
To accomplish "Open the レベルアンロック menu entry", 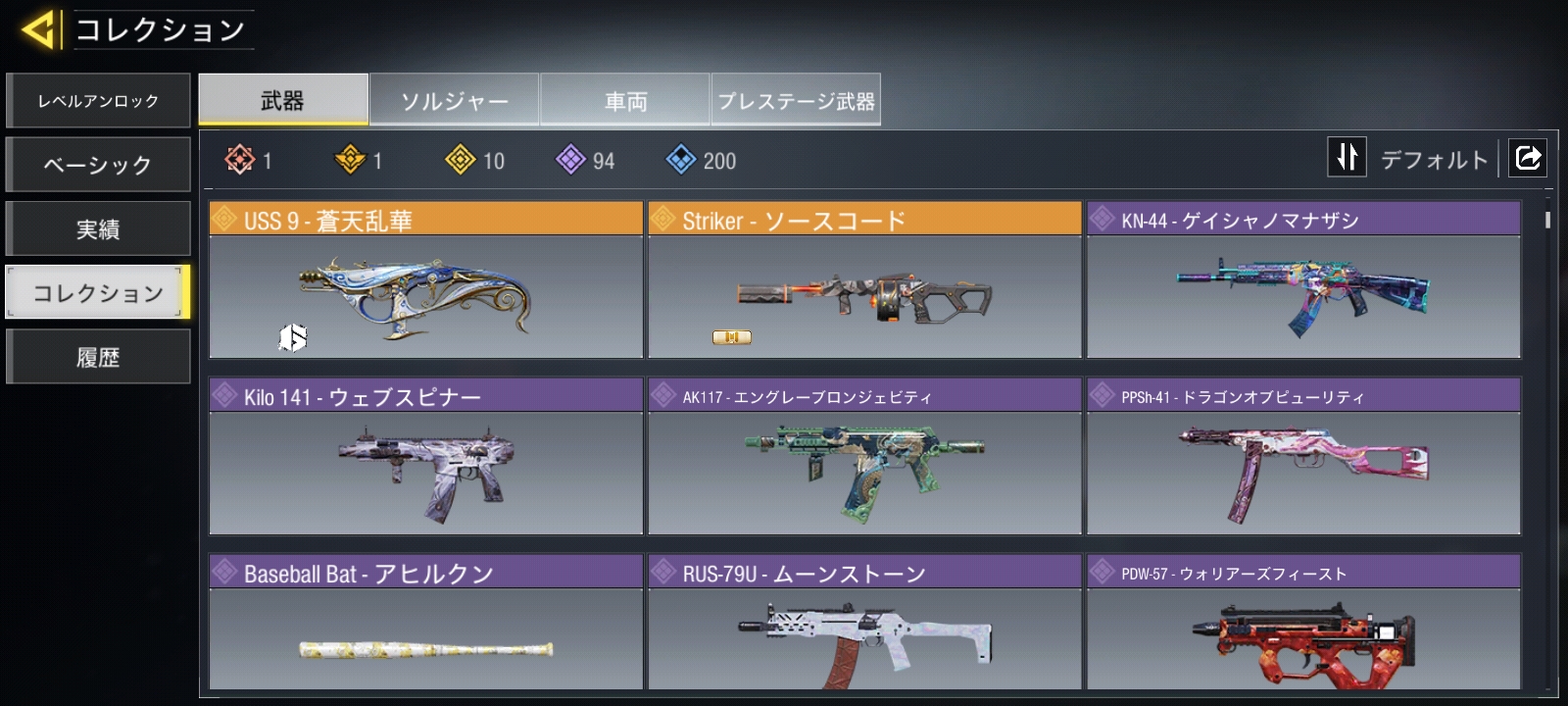I will tap(98, 101).
